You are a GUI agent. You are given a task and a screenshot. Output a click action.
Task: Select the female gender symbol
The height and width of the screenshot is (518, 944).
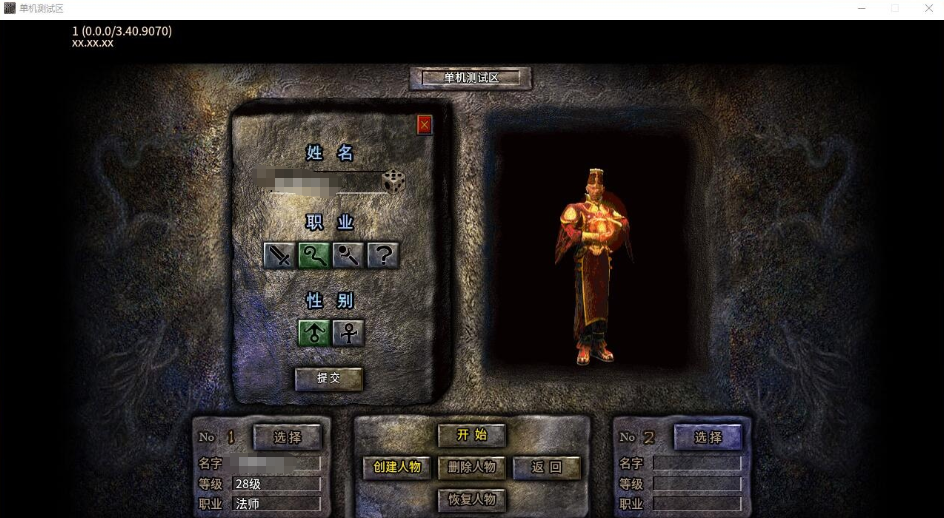tap(348, 332)
